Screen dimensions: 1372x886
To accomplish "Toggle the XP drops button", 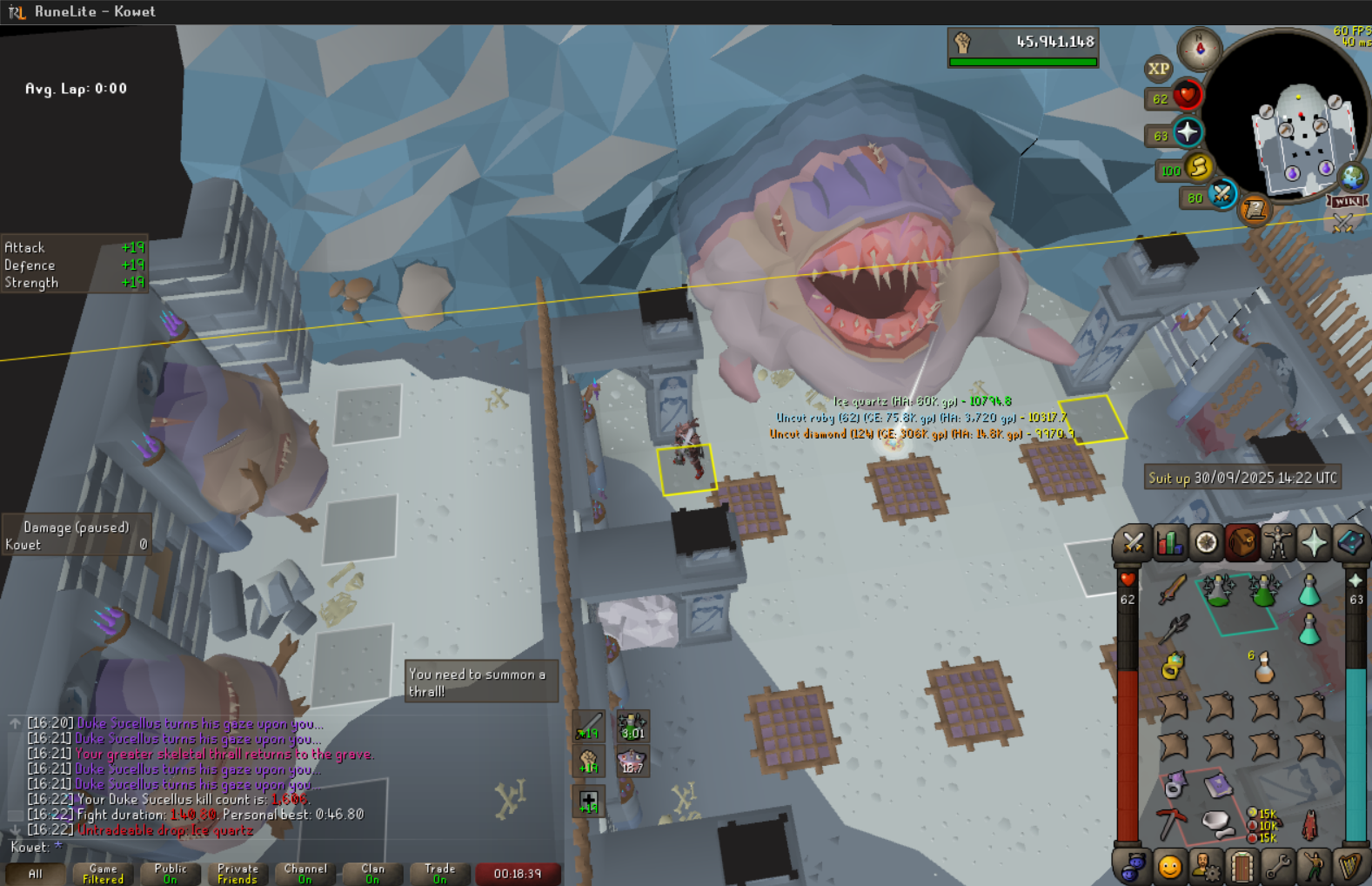I will point(1158,69).
